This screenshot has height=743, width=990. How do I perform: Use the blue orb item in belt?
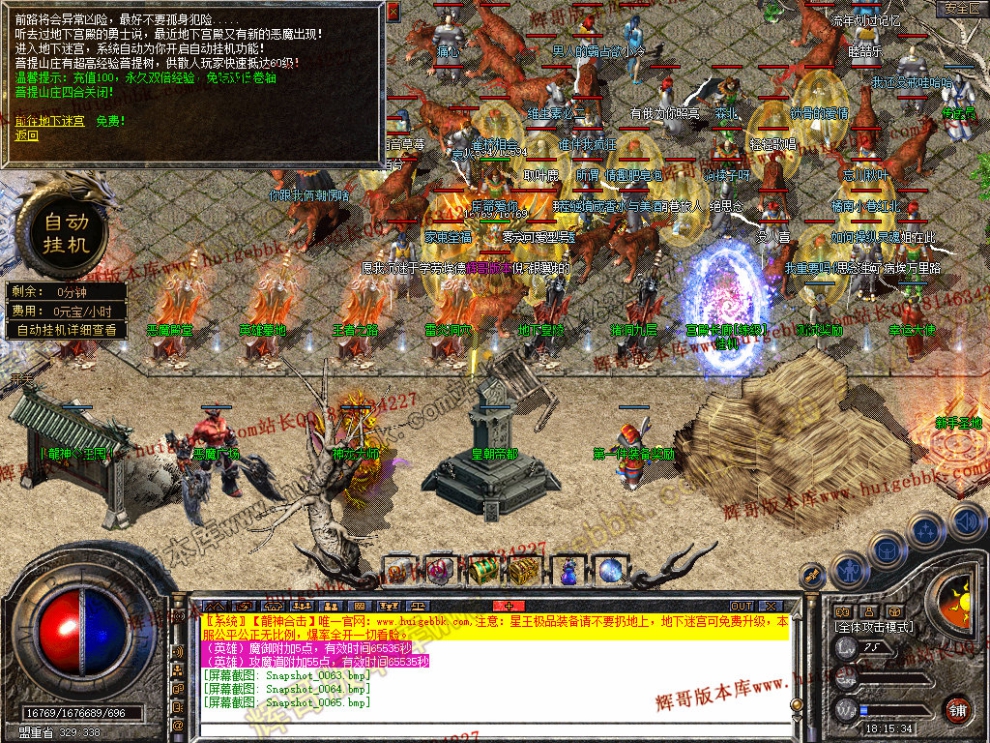611,571
